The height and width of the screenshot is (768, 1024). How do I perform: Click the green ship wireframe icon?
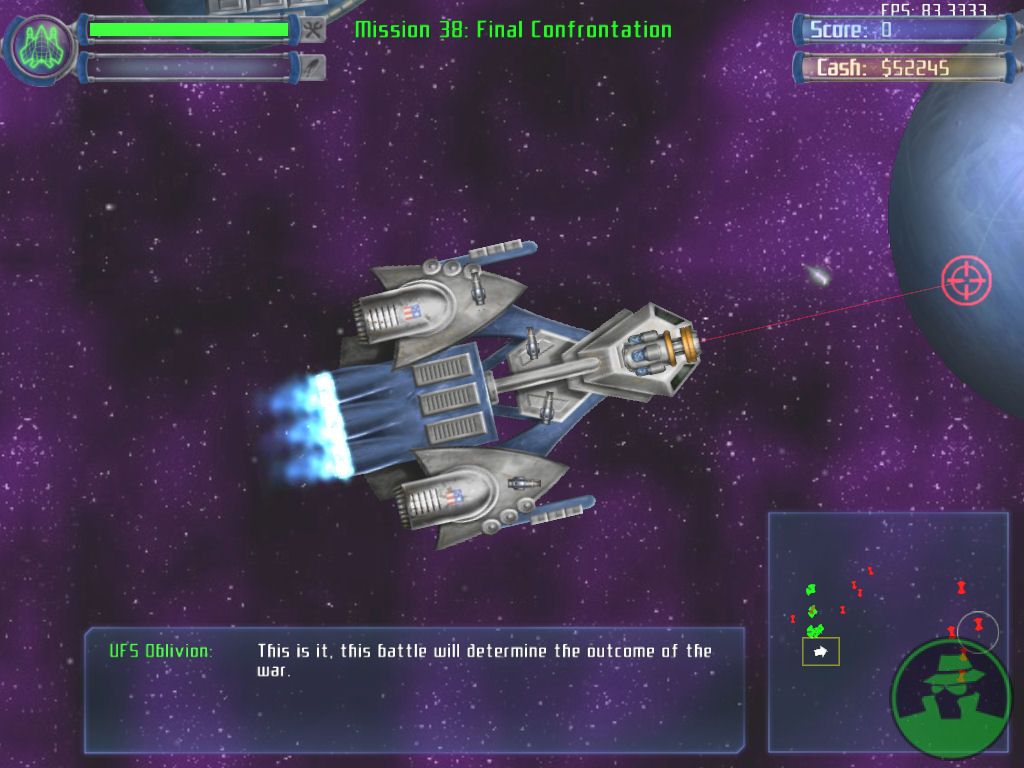click(x=42, y=46)
